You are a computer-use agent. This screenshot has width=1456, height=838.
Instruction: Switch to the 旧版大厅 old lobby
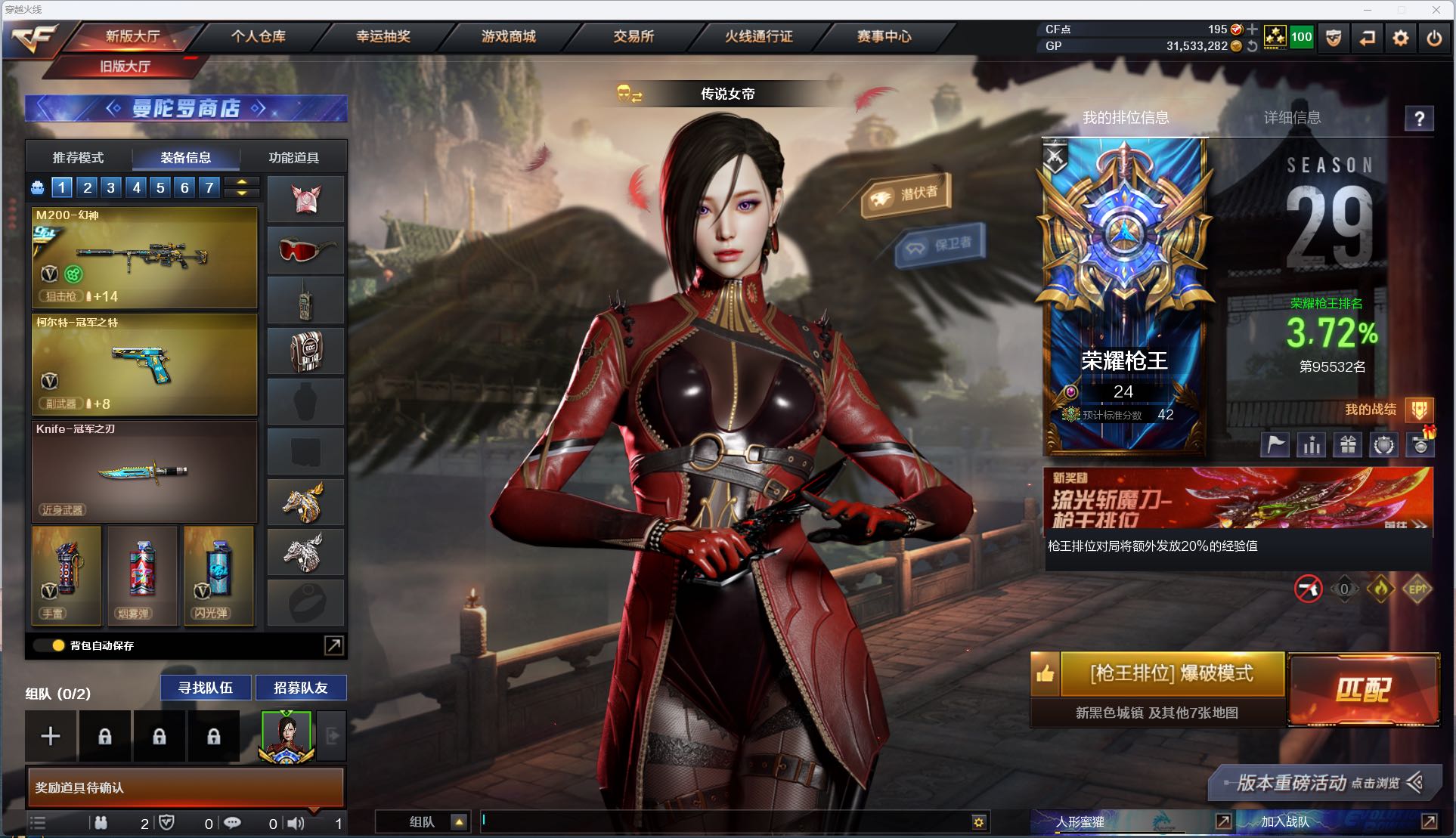(125, 66)
